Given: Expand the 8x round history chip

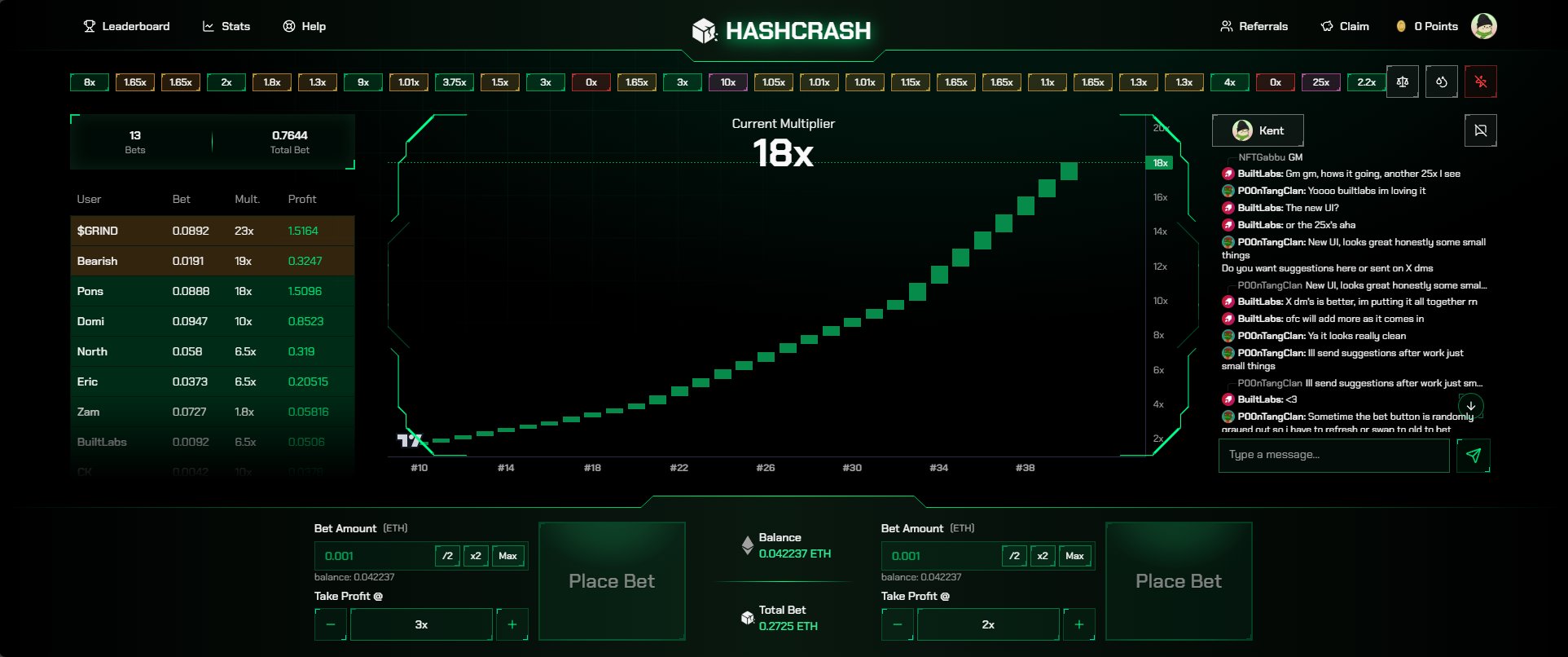Looking at the screenshot, I should 89,82.
